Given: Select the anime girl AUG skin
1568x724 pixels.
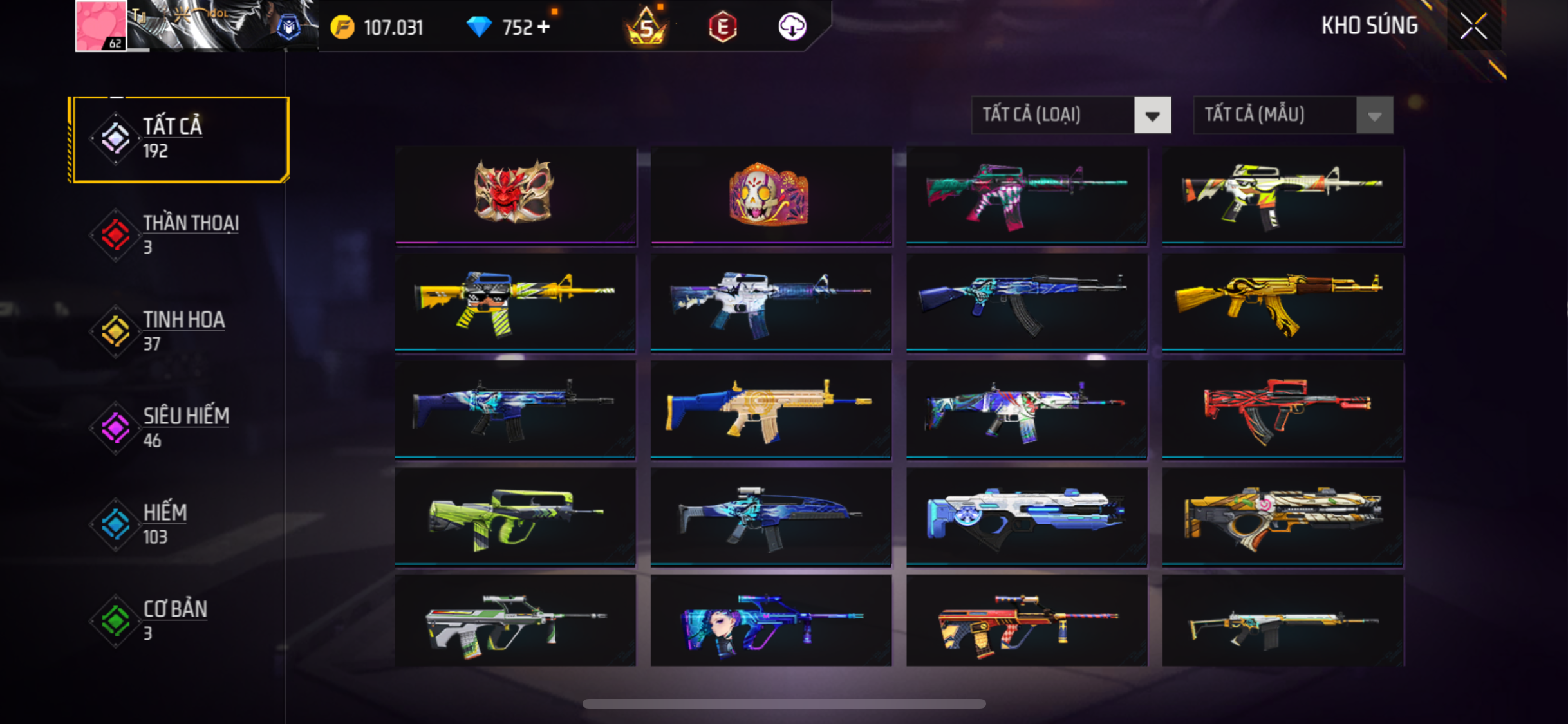Looking at the screenshot, I should [x=770, y=621].
